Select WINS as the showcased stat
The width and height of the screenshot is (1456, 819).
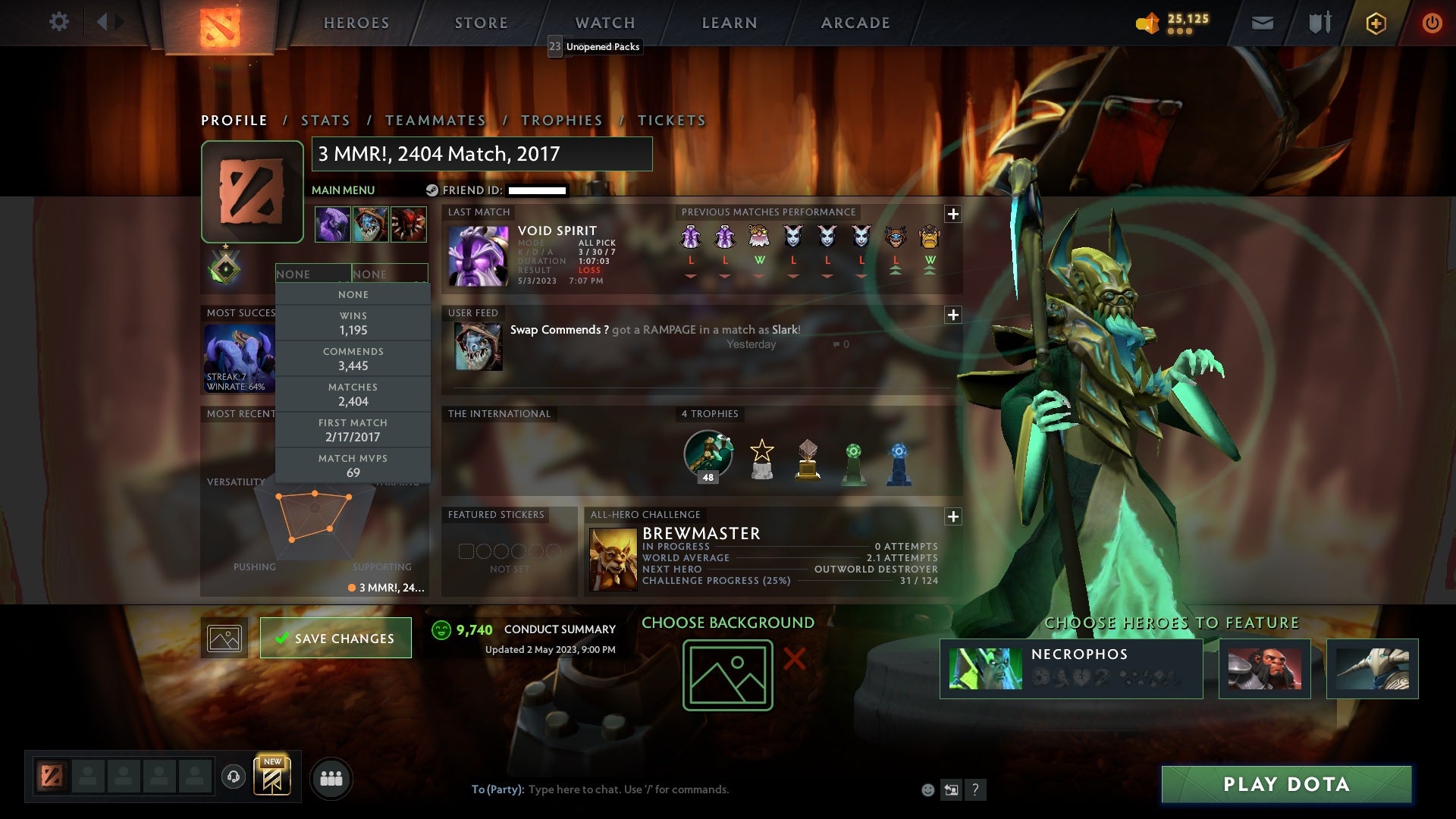pyautogui.click(x=353, y=323)
